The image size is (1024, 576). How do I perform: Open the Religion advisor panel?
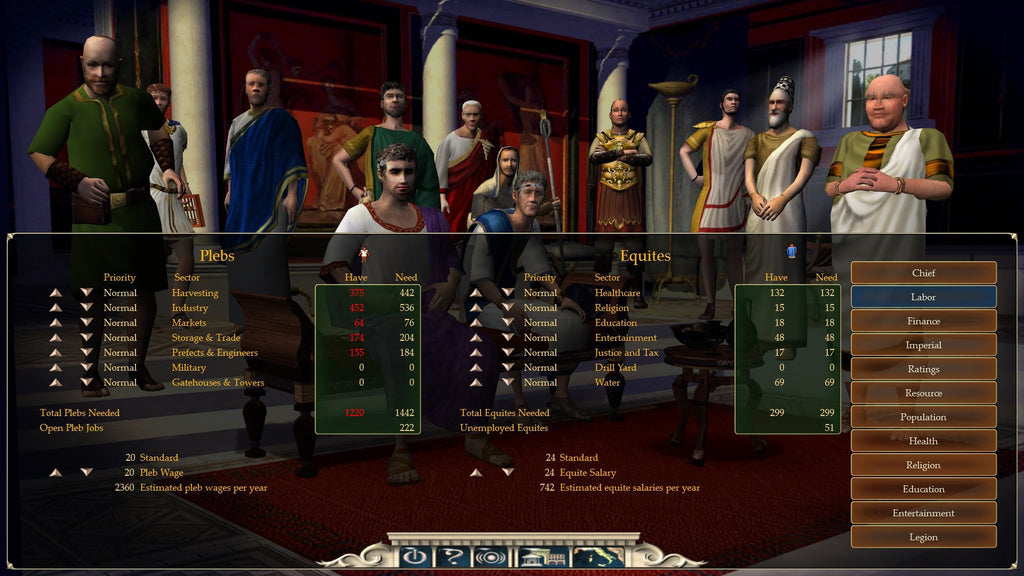click(923, 465)
